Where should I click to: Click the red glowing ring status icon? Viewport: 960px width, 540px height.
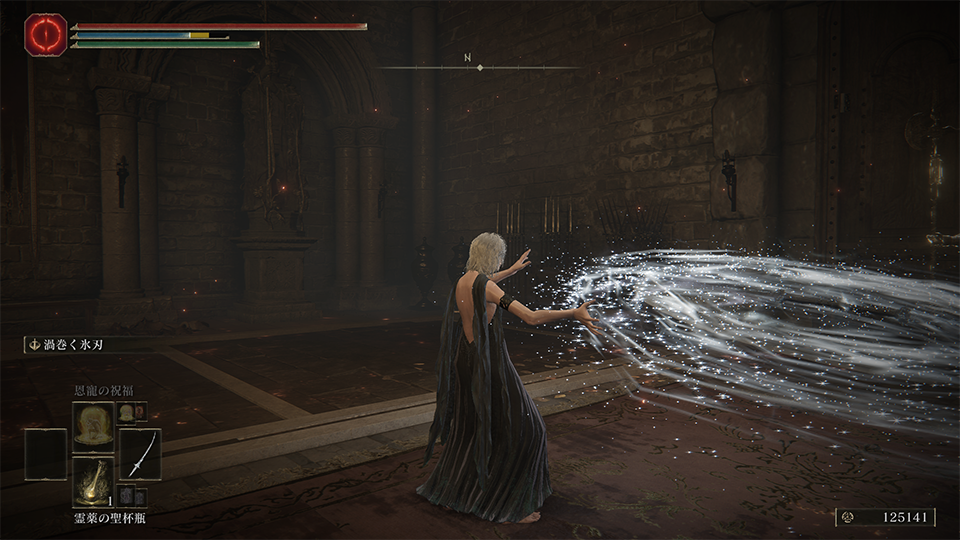45,33
